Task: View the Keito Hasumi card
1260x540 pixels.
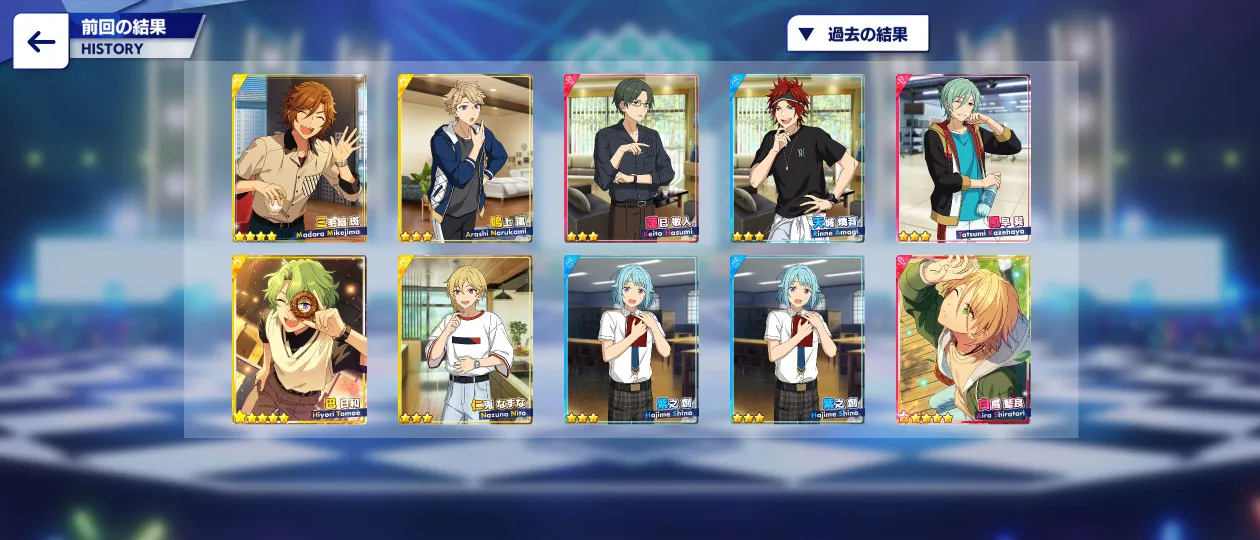Action: pyautogui.click(x=631, y=158)
